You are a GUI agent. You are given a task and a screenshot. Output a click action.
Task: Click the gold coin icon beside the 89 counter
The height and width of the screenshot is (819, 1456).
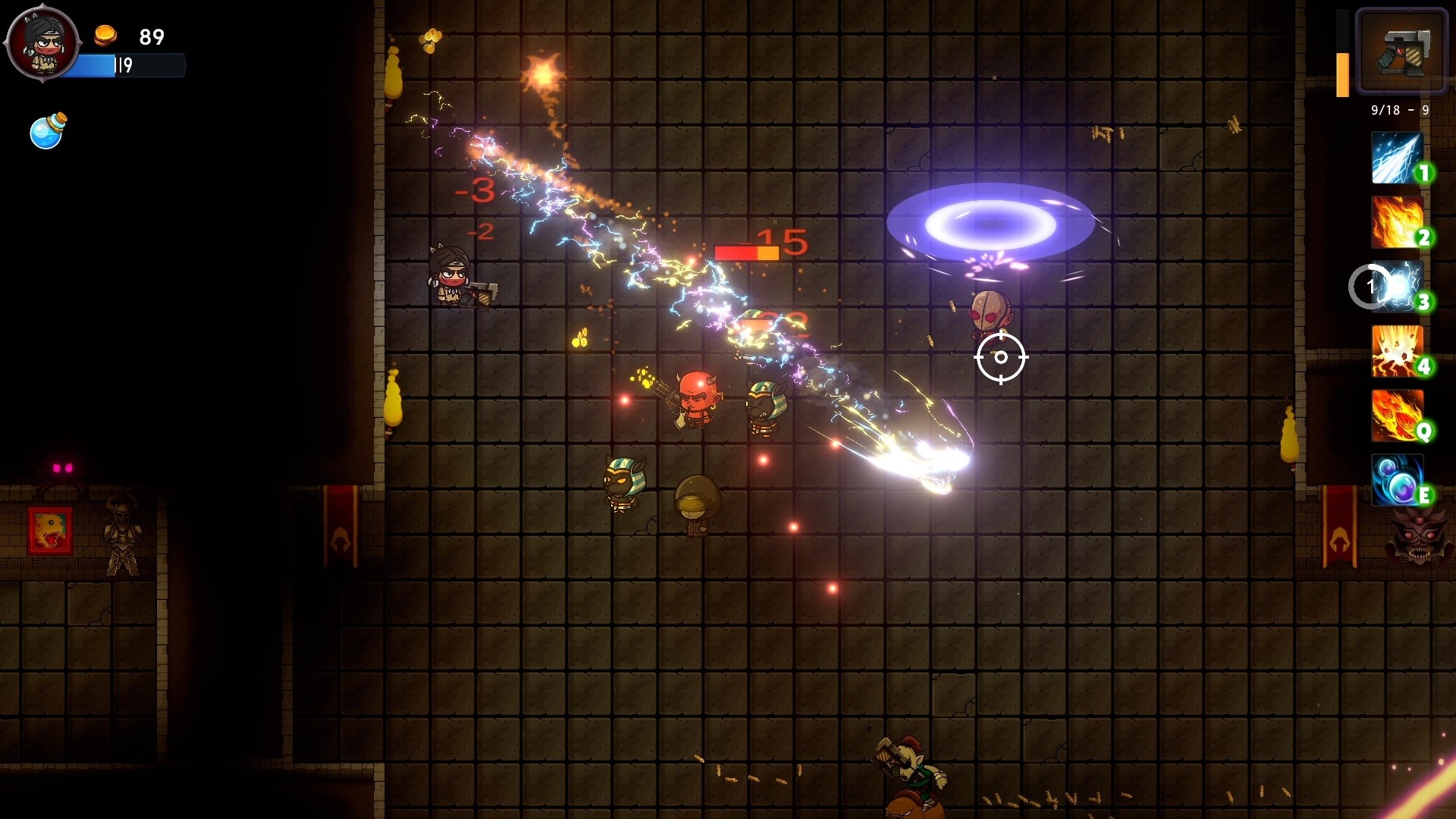[105, 33]
